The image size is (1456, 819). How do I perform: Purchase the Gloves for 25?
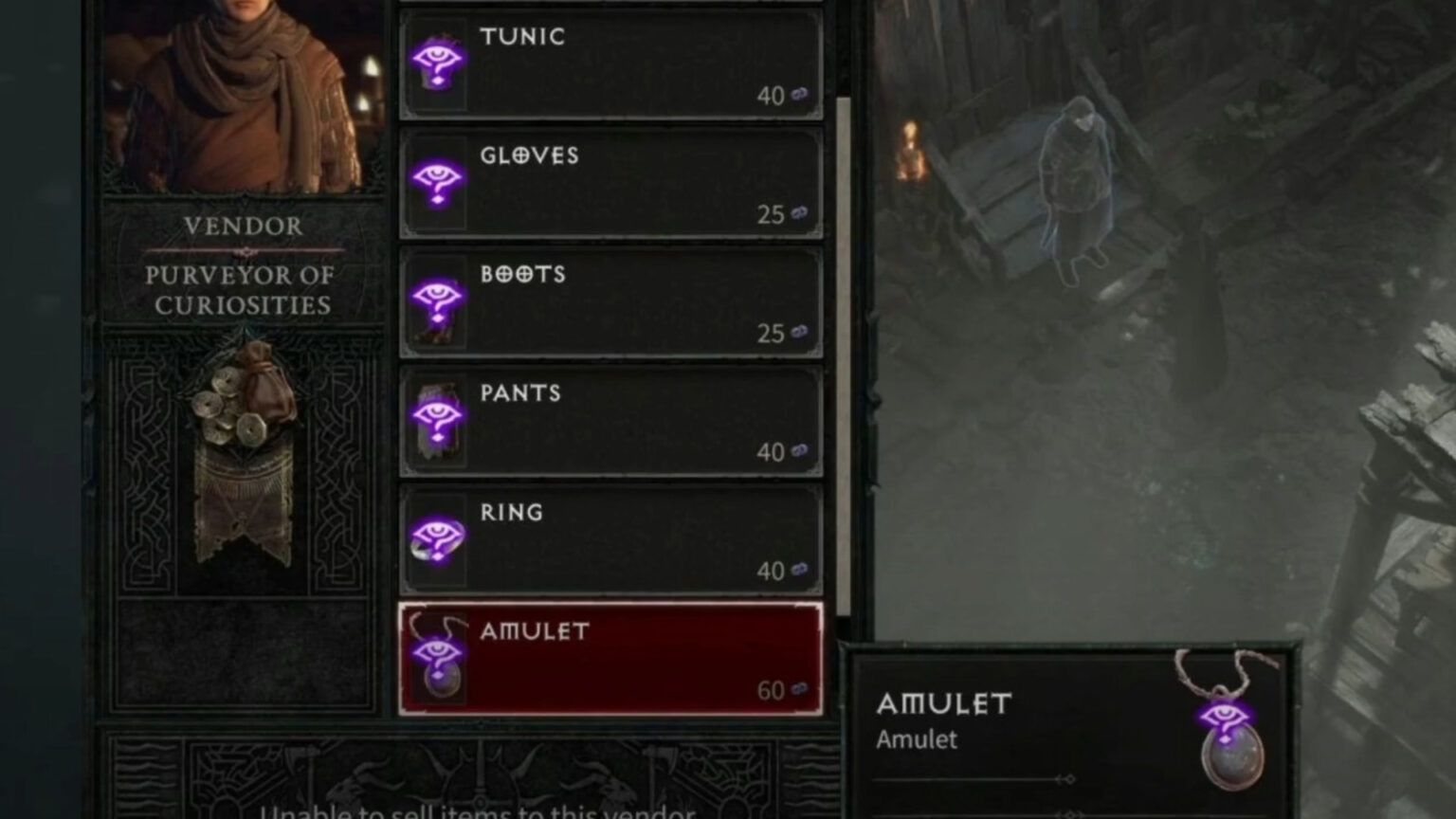(611, 183)
